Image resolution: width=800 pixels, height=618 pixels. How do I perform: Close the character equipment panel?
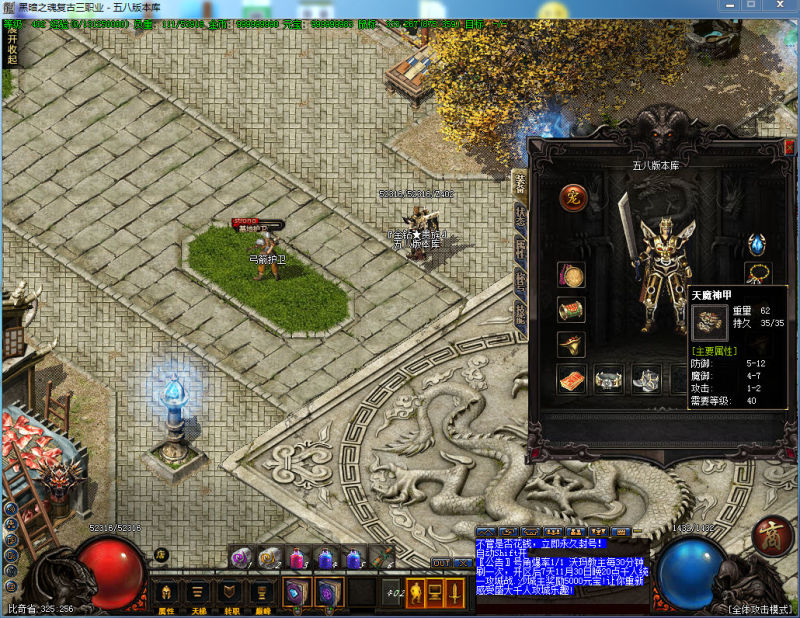pos(789,147)
